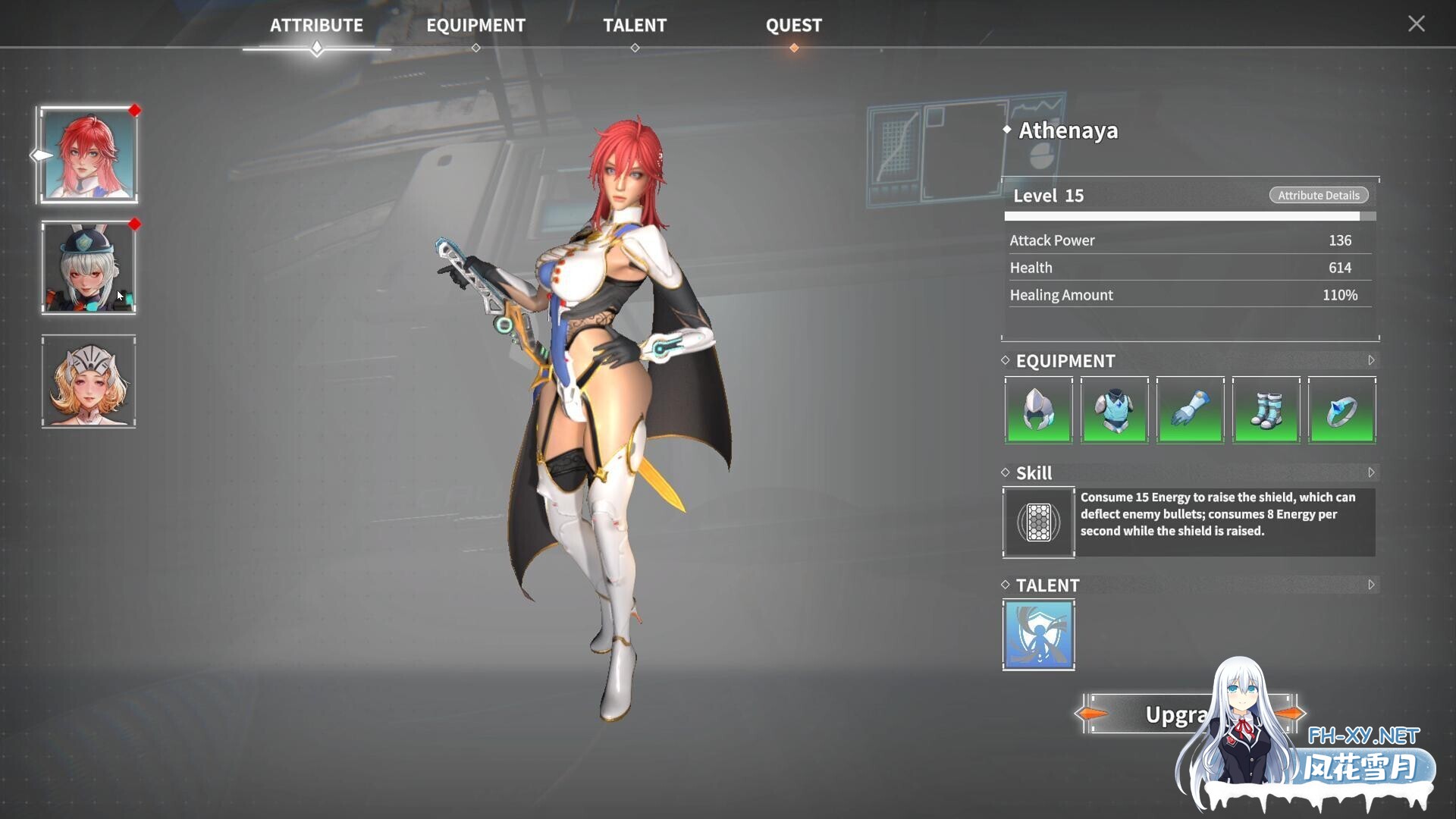Expand the Talent section arrow
1456x819 pixels.
1371,585
